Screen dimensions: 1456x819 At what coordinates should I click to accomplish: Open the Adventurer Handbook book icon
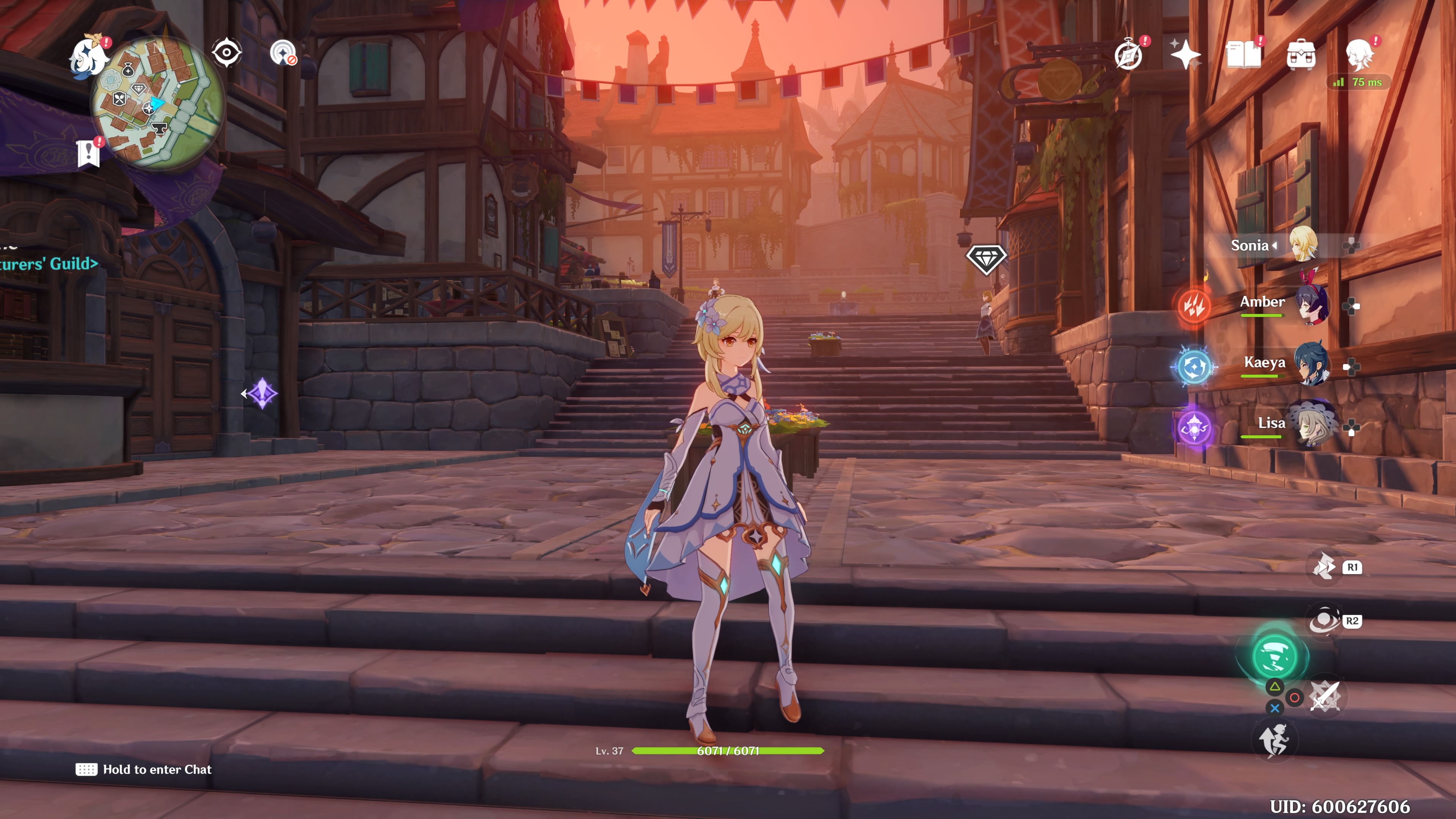tap(1243, 55)
